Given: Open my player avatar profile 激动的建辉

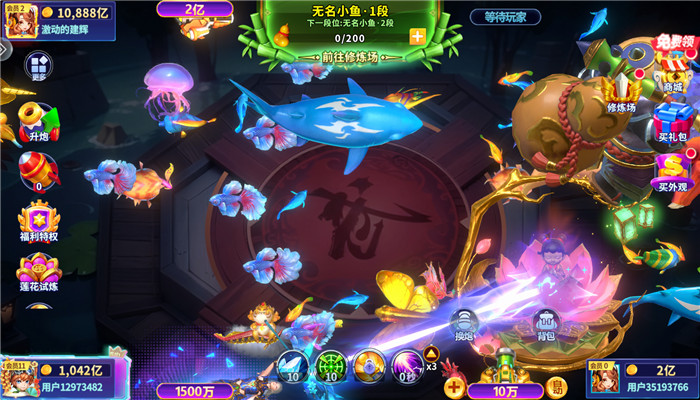Looking at the screenshot, I should tap(20, 22).
